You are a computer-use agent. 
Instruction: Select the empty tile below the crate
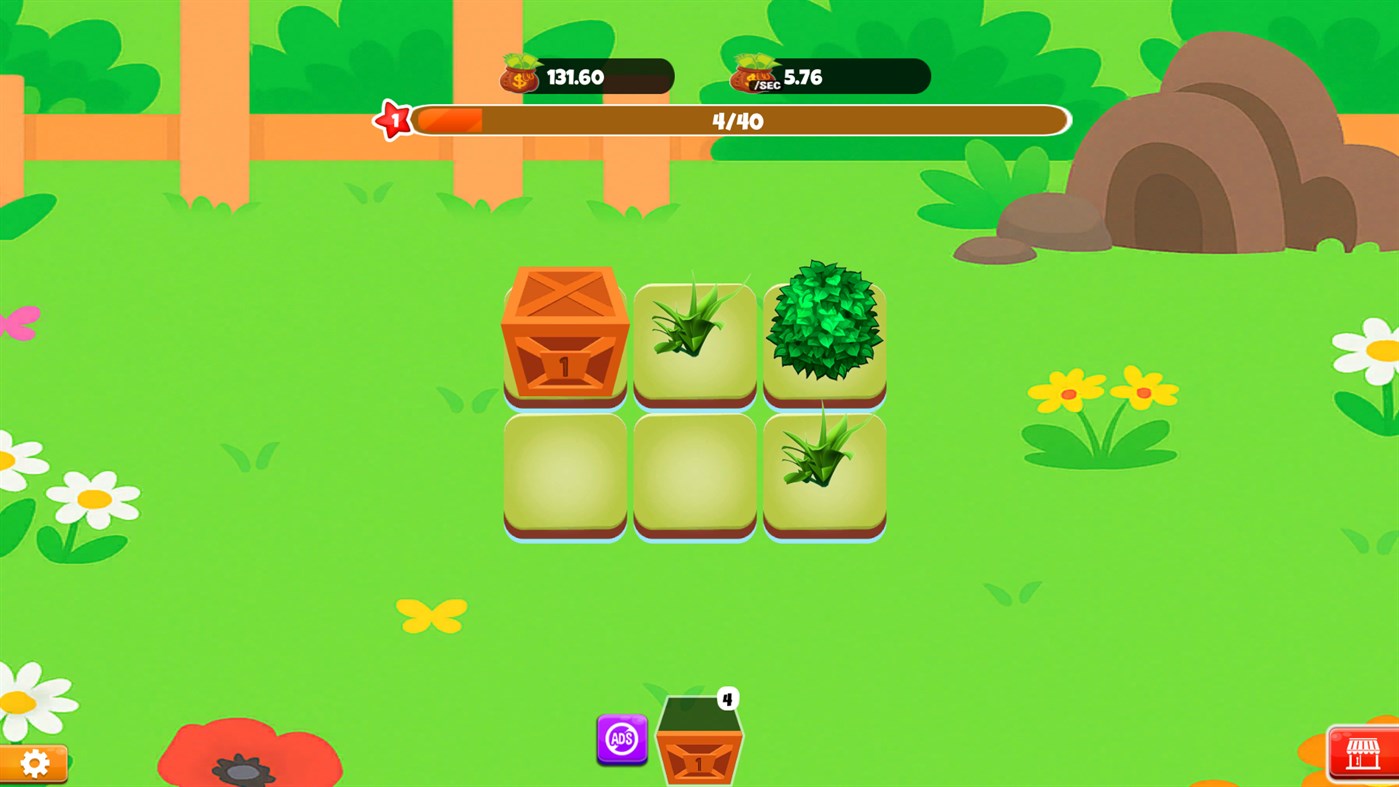click(564, 470)
